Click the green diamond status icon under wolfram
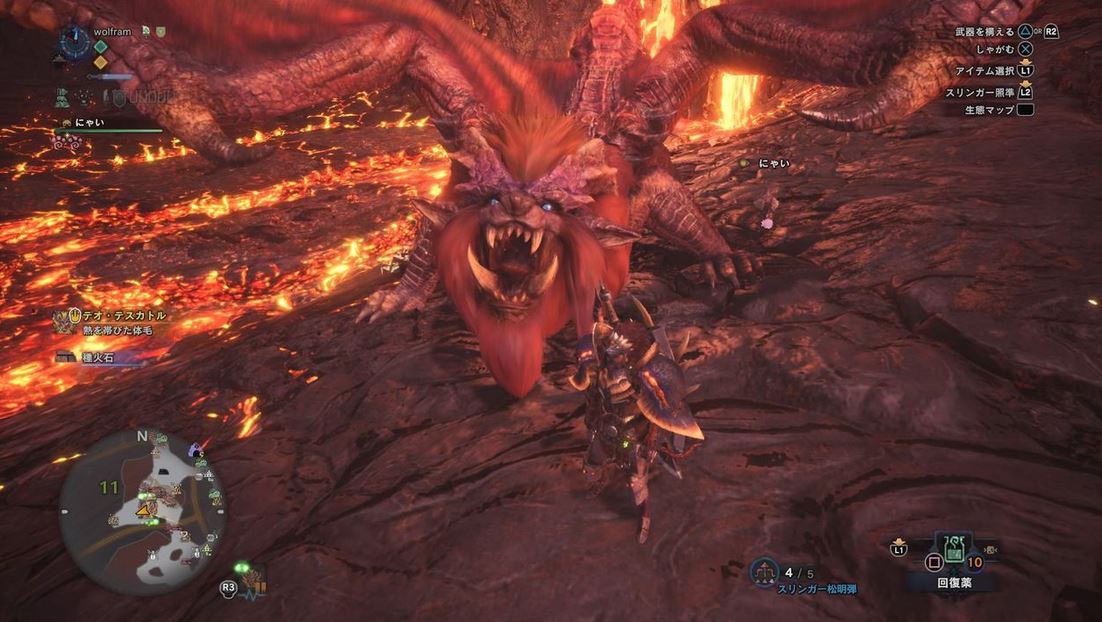 pyautogui.click(x=100, y=46)
